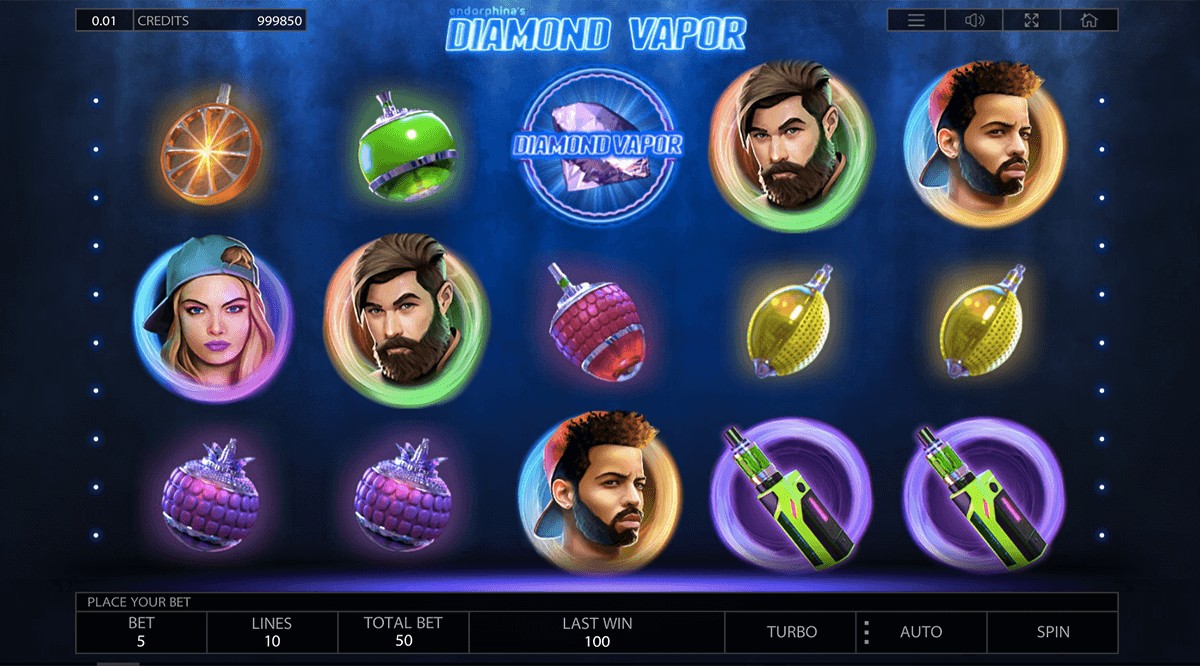Toggle Turbo mode

[791, 632]
